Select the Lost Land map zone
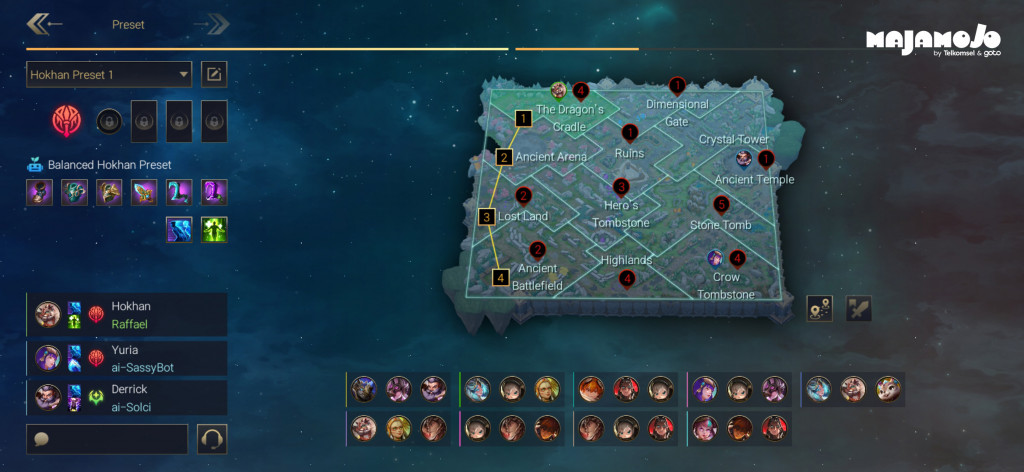The height and width of the screenshot is (472, 1024). [x=523, y=216]
